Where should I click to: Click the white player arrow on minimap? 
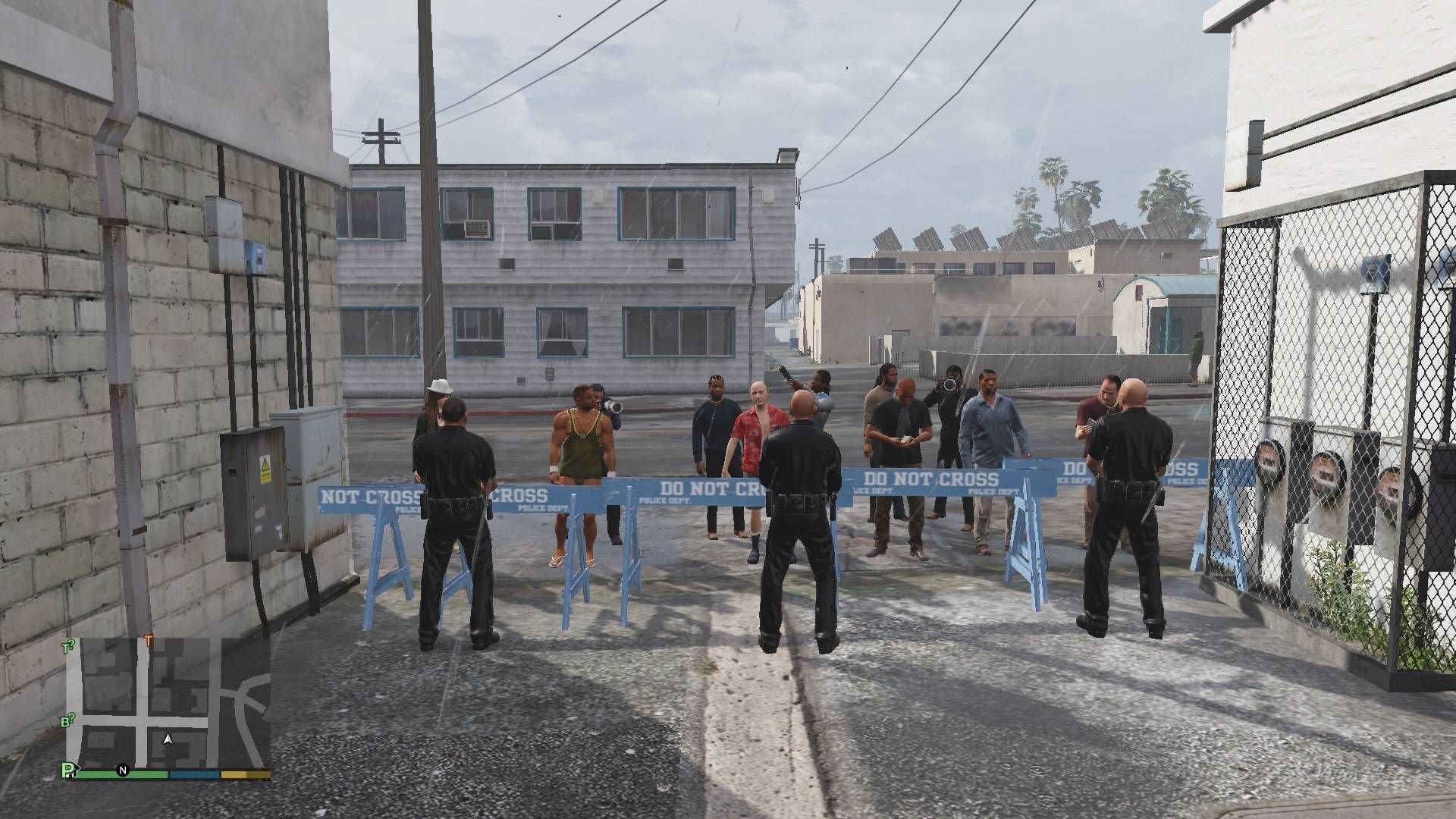pyautogui.click(x=168, y=738)
